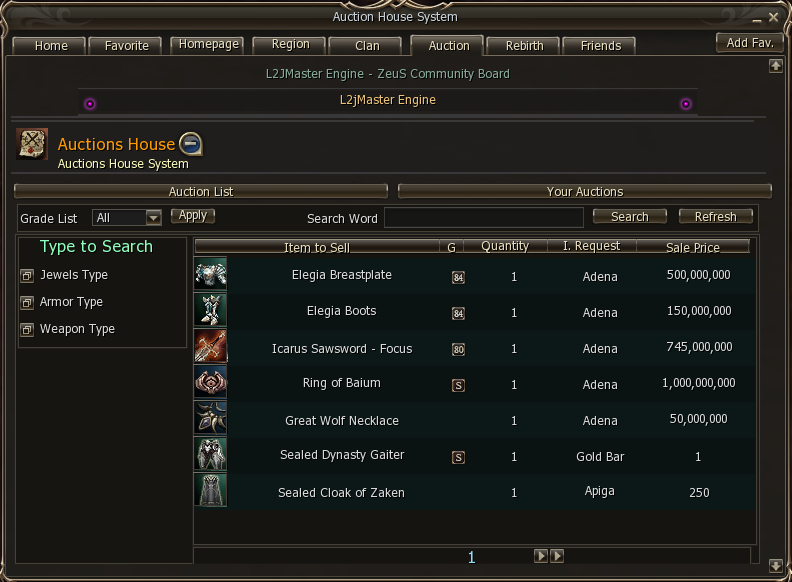
Task: Select the Elegia Breastplate listing
Action: (x=342, y=275)
